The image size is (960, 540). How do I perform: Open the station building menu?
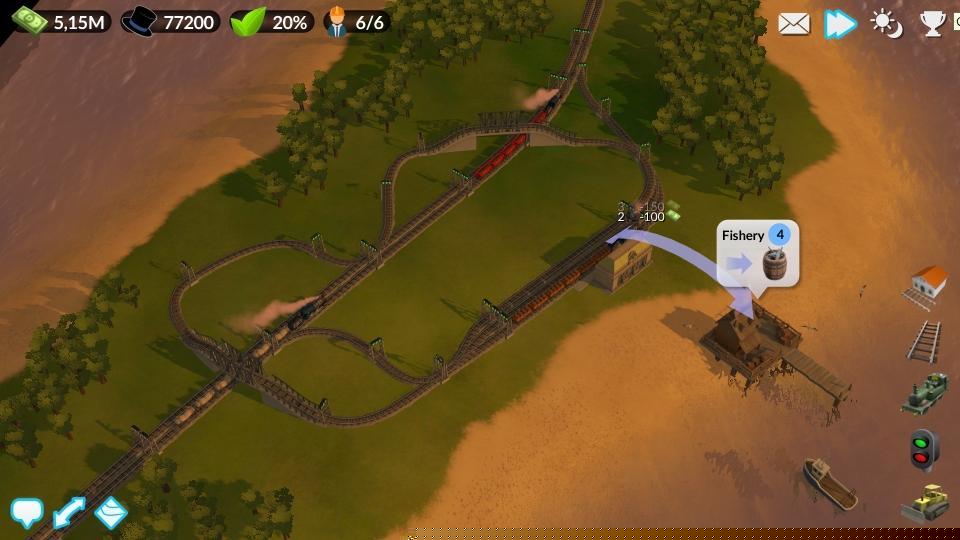pyautogui.click(x=927, y=286)
